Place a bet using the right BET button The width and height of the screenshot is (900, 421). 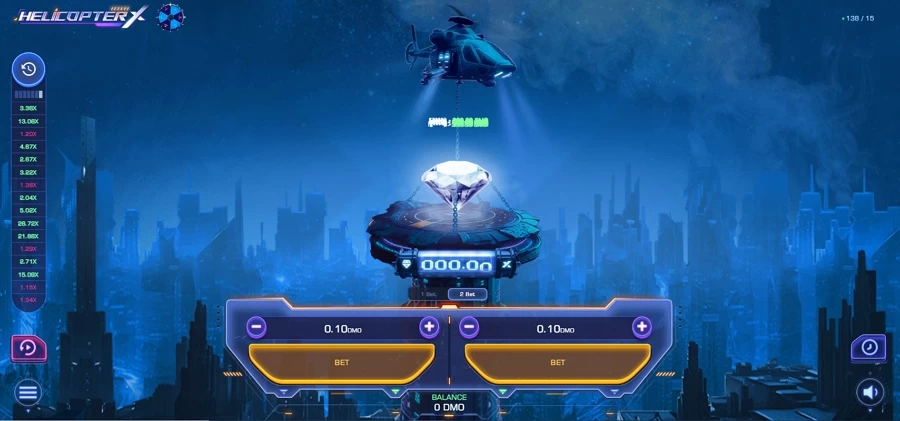[557, 362]
